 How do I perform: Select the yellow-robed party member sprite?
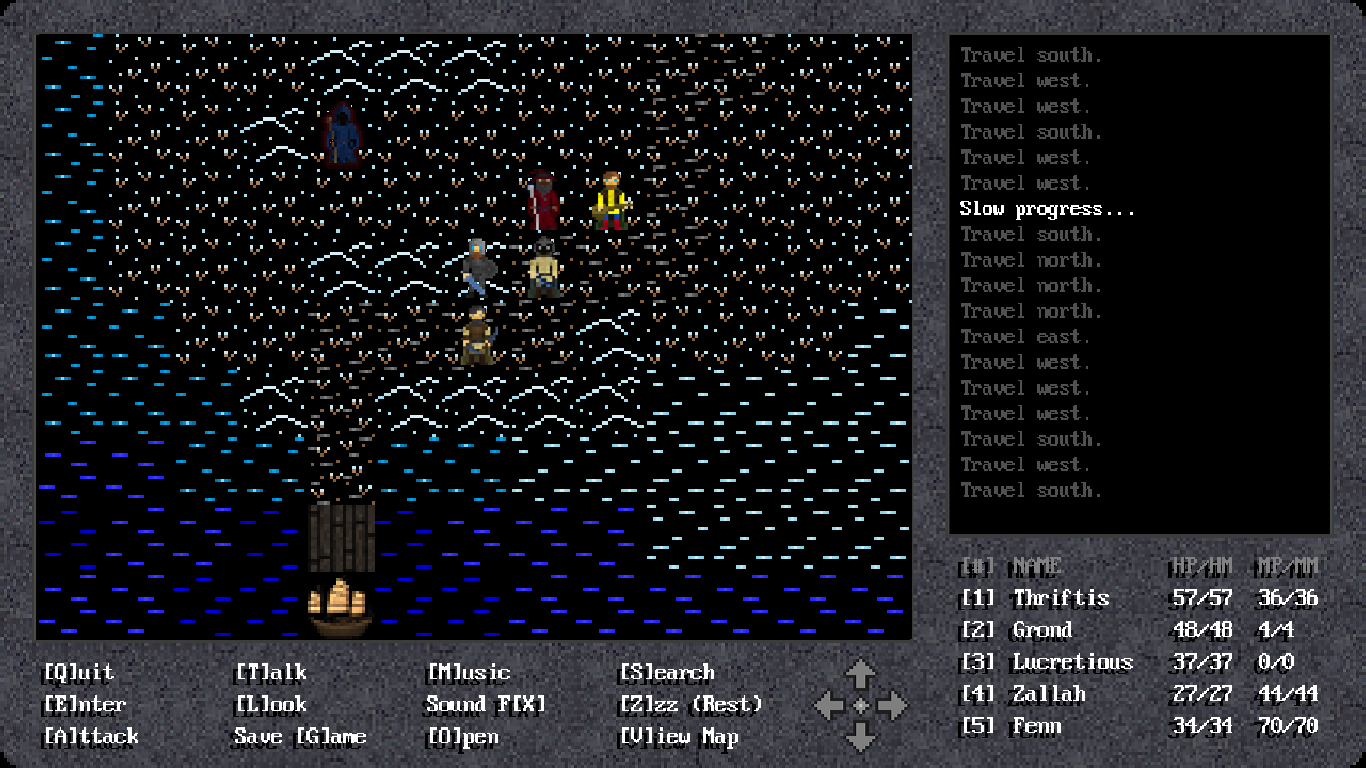pyautogui.click(x=610, y=200)
